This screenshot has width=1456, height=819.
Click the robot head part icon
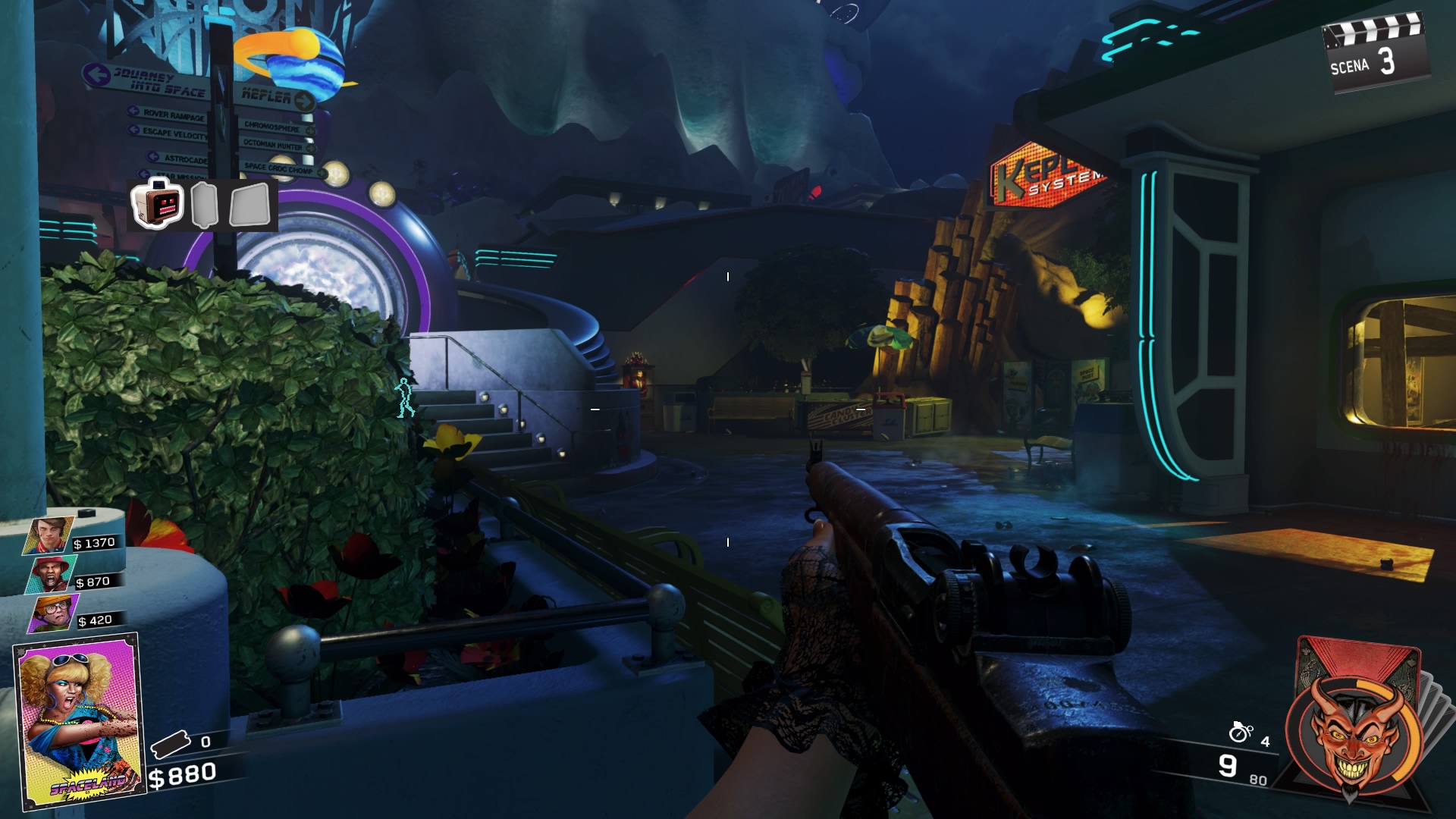coord(158,203)
